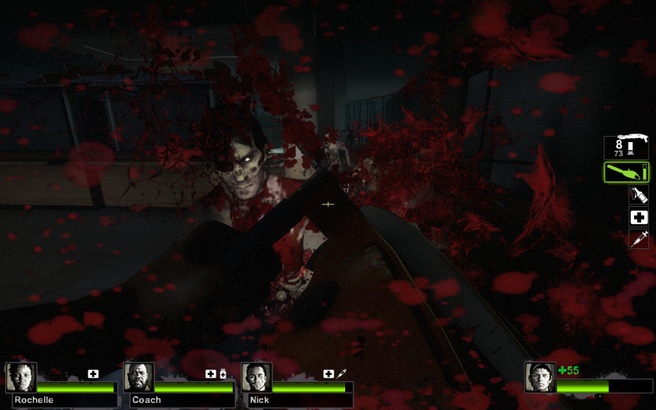This screenshot has width=656, height=410.
Task: Pick the adrenaline syringe slot
Action: [x=638, y=240]
